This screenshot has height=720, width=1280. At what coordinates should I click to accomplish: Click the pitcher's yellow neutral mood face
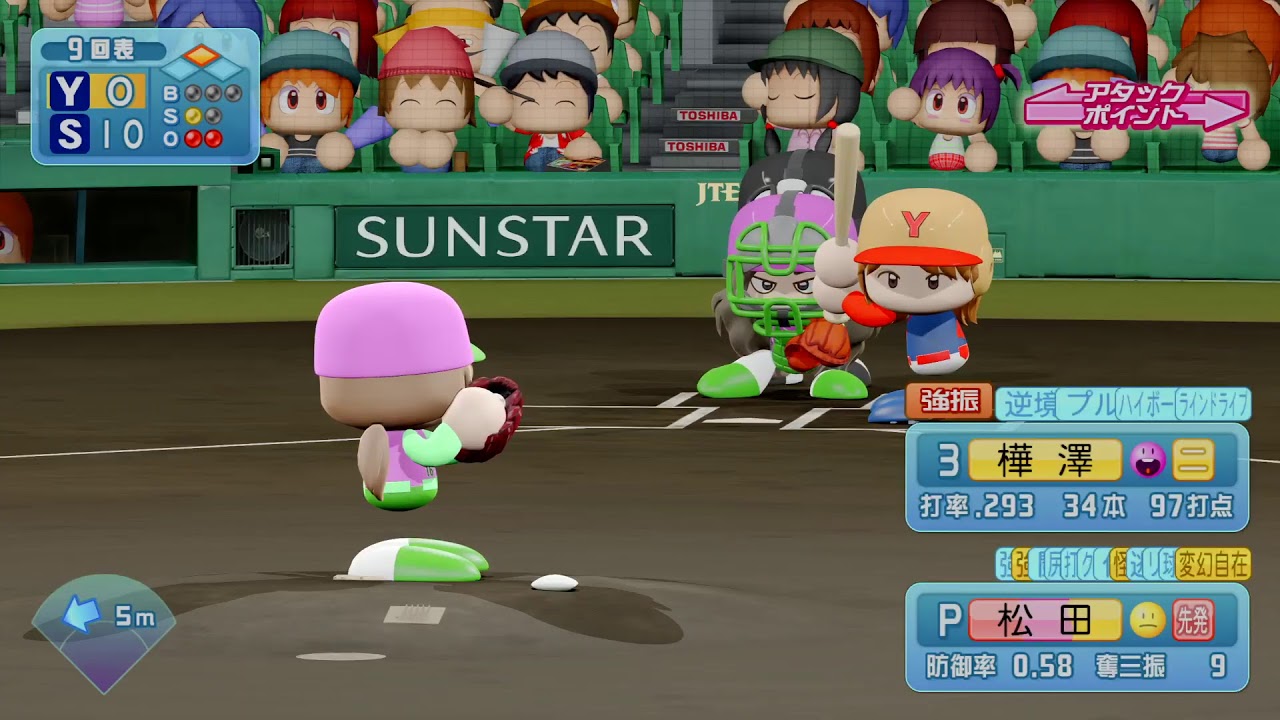(x=1147, y=621)
